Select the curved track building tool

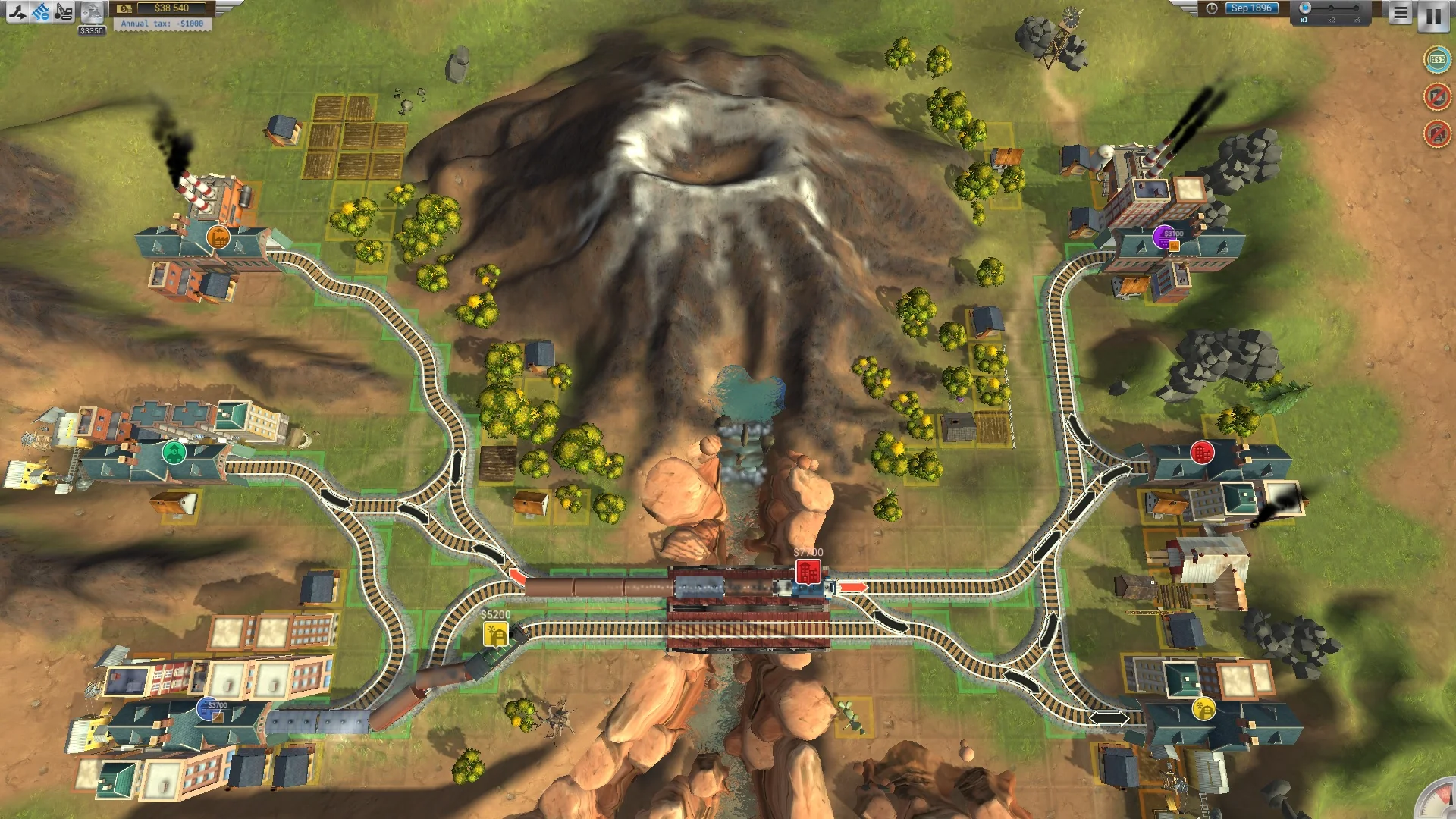(x=18, y=12)
